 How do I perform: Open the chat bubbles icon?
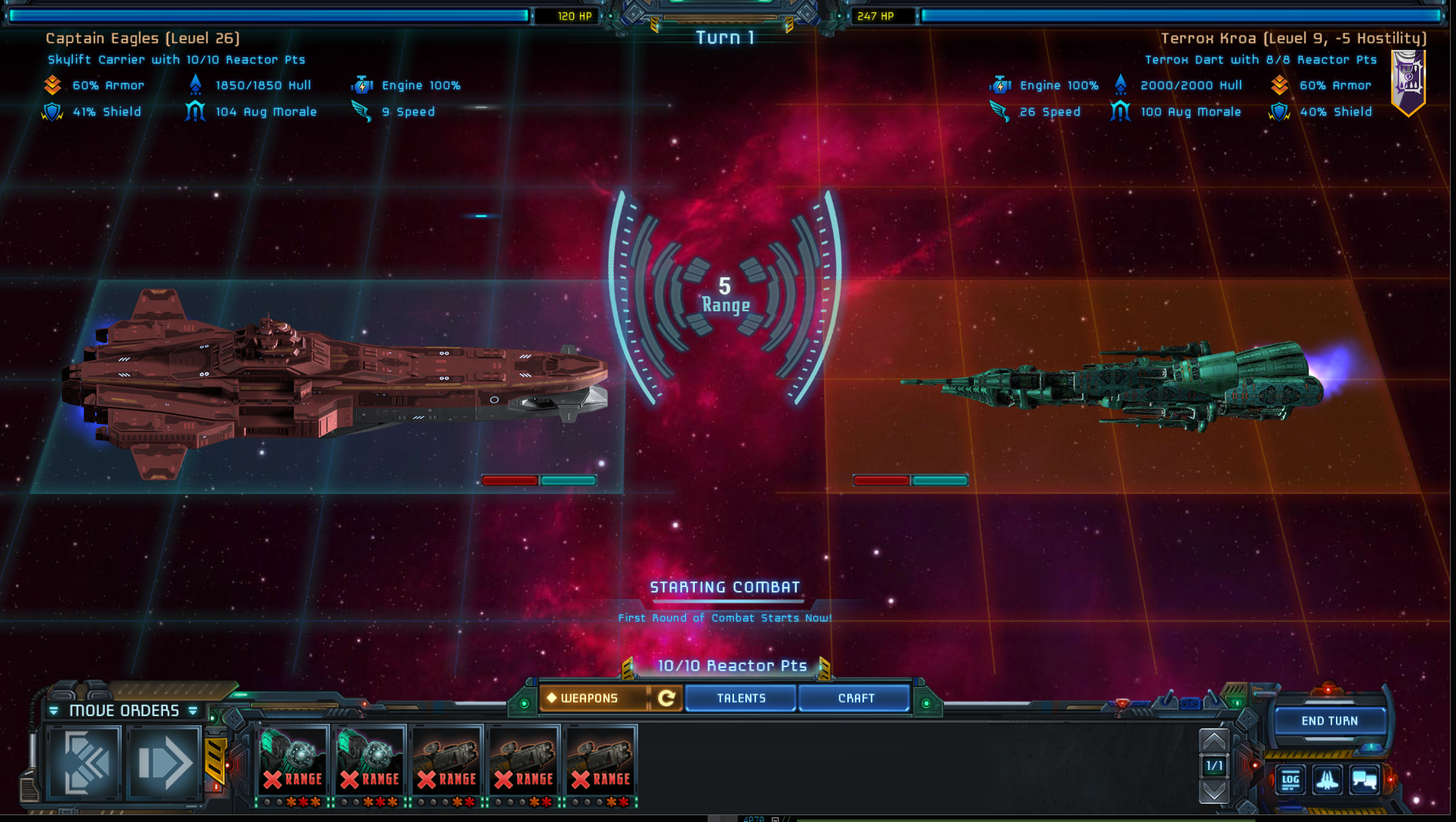click(x=1364, y=780)
